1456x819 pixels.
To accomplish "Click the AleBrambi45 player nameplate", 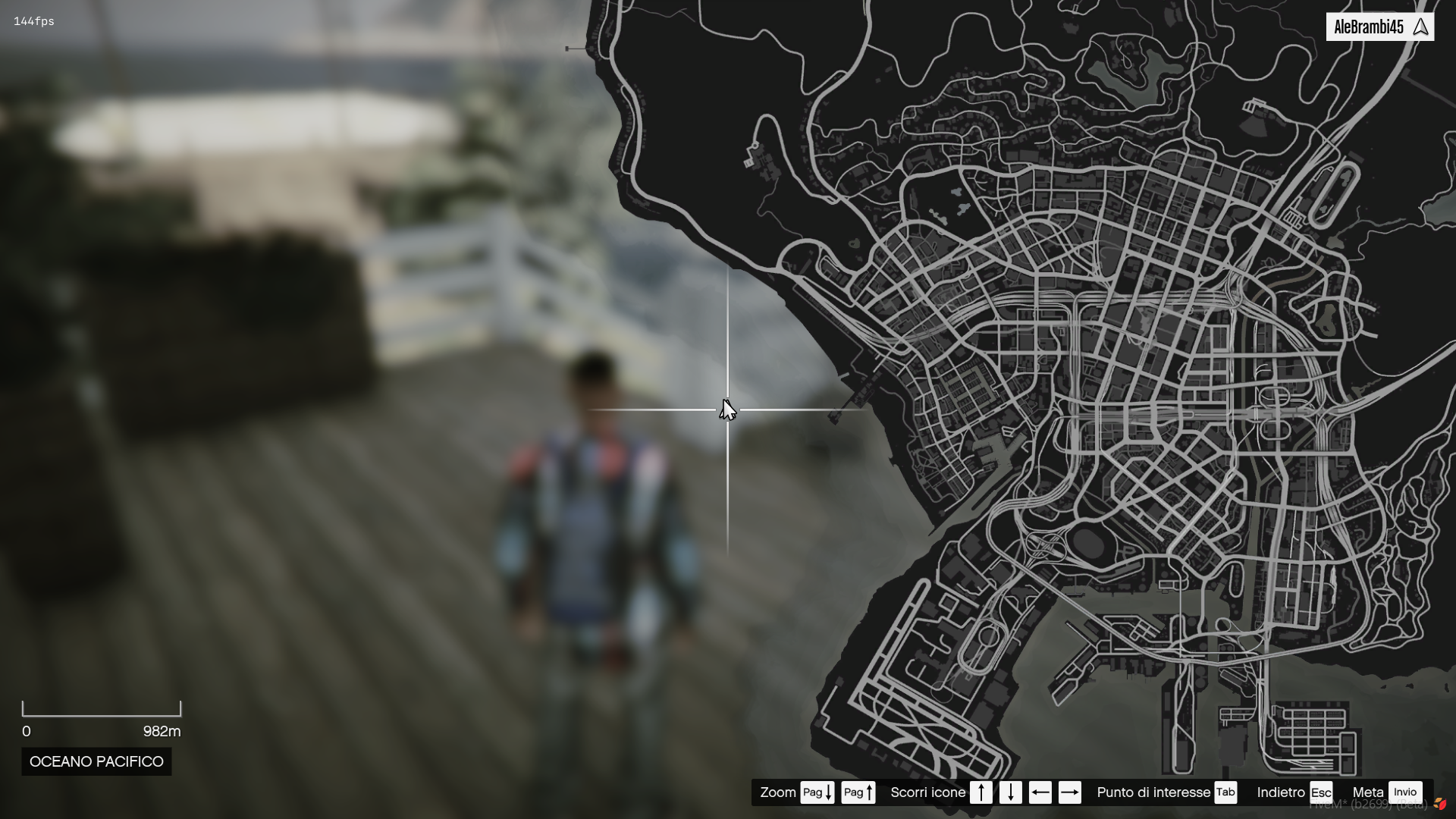I will [1370, 25].
